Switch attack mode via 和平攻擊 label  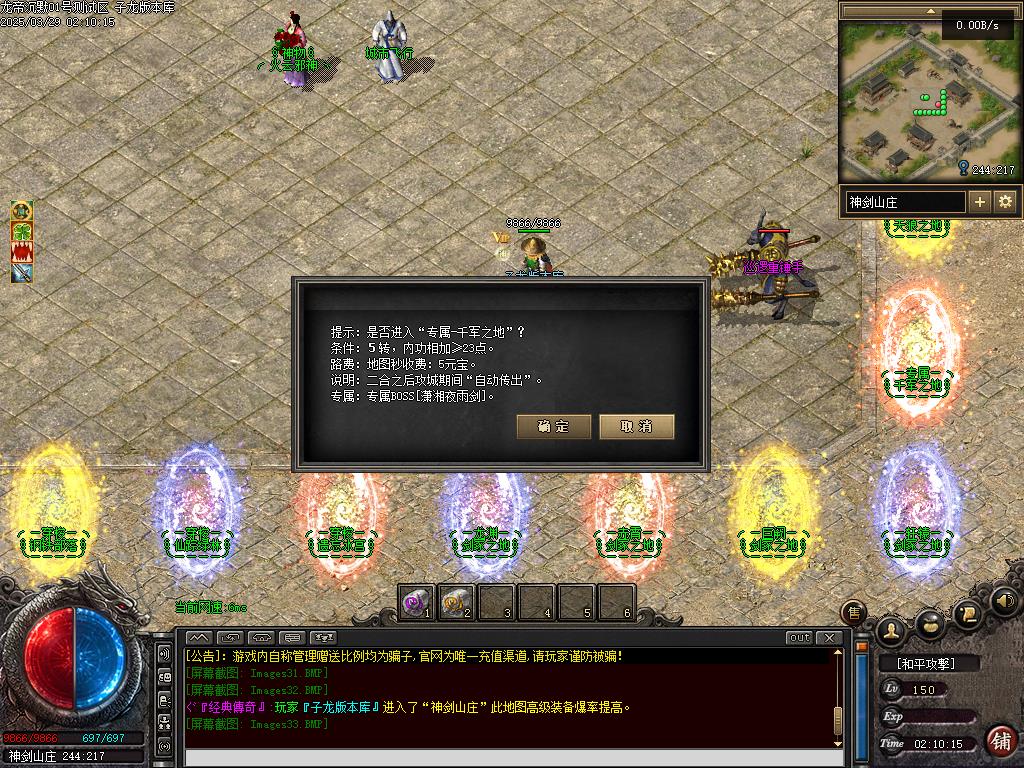pos(929,663)
